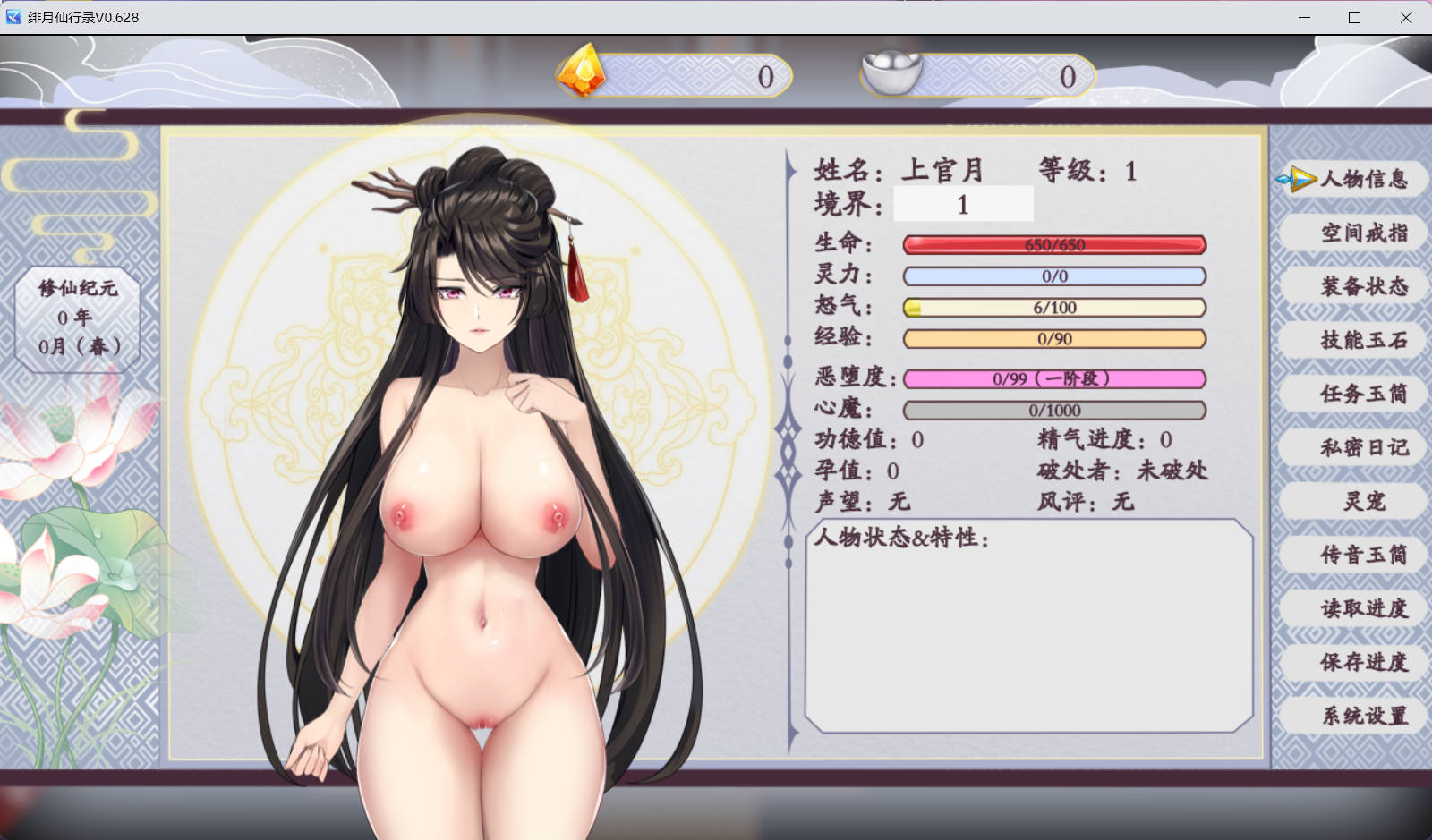This screenshot has width=1432, height=840.
Task: Open the 技能玉石 skill jade panel
Action: pyautogui.click(x=1353, y=341)
